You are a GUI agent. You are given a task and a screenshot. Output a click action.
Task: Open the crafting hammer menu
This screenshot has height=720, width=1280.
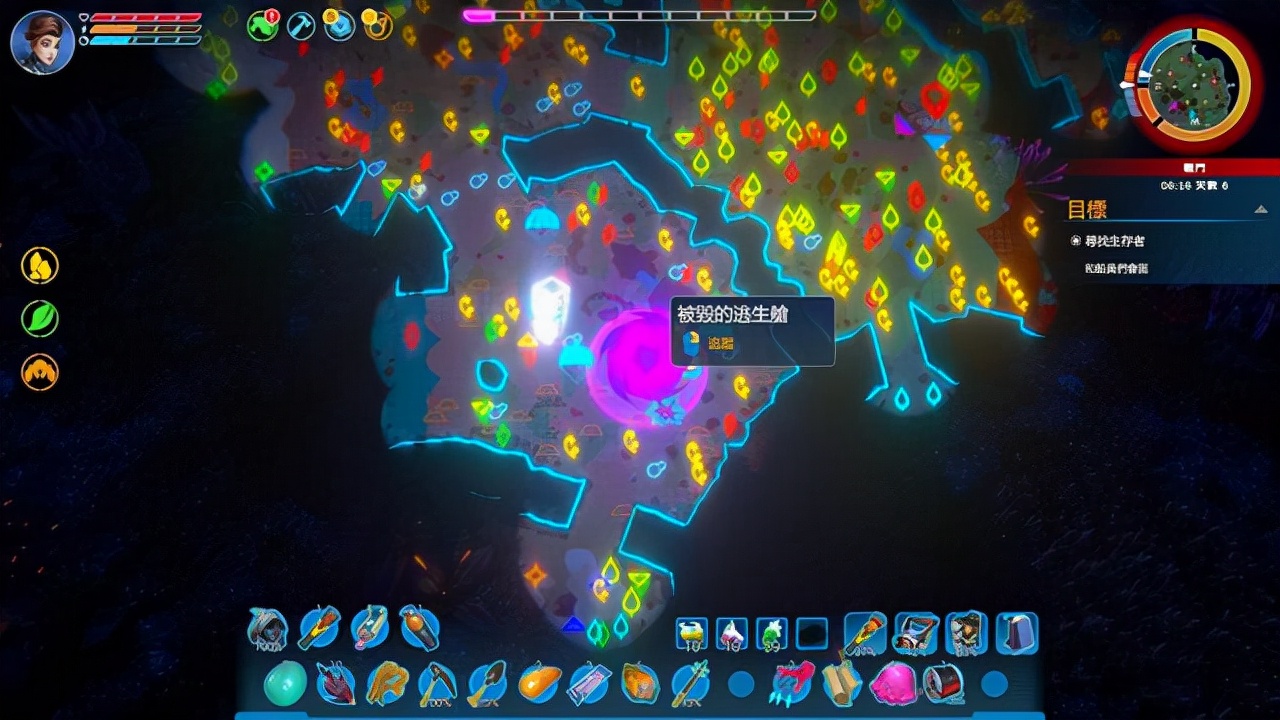click(x=300, y=26)
